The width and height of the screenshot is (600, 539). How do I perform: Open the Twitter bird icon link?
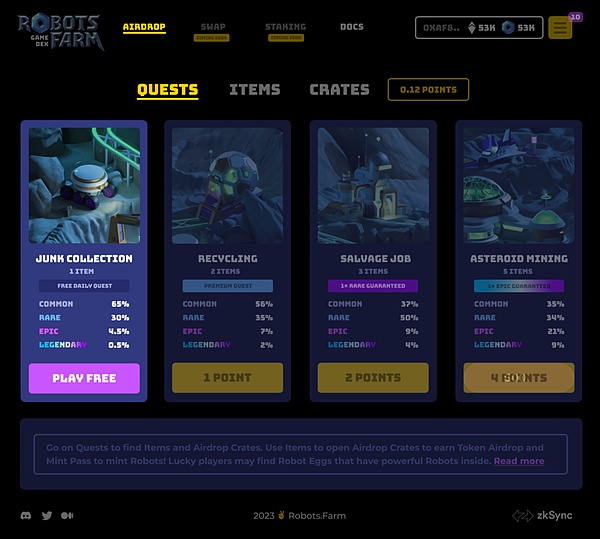(x=47, y=516)
